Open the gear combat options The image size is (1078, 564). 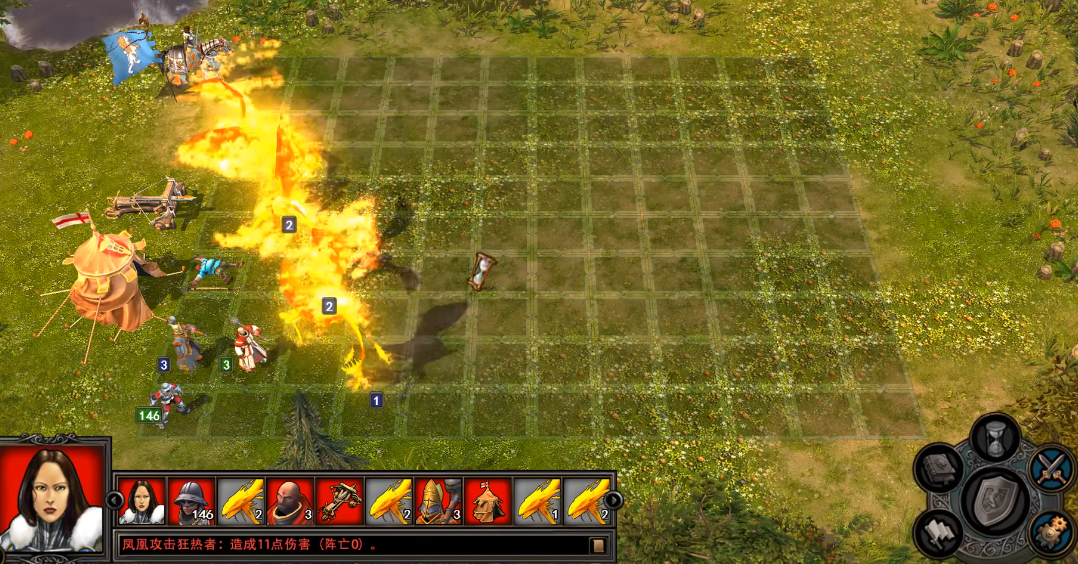pos(1050,532)
